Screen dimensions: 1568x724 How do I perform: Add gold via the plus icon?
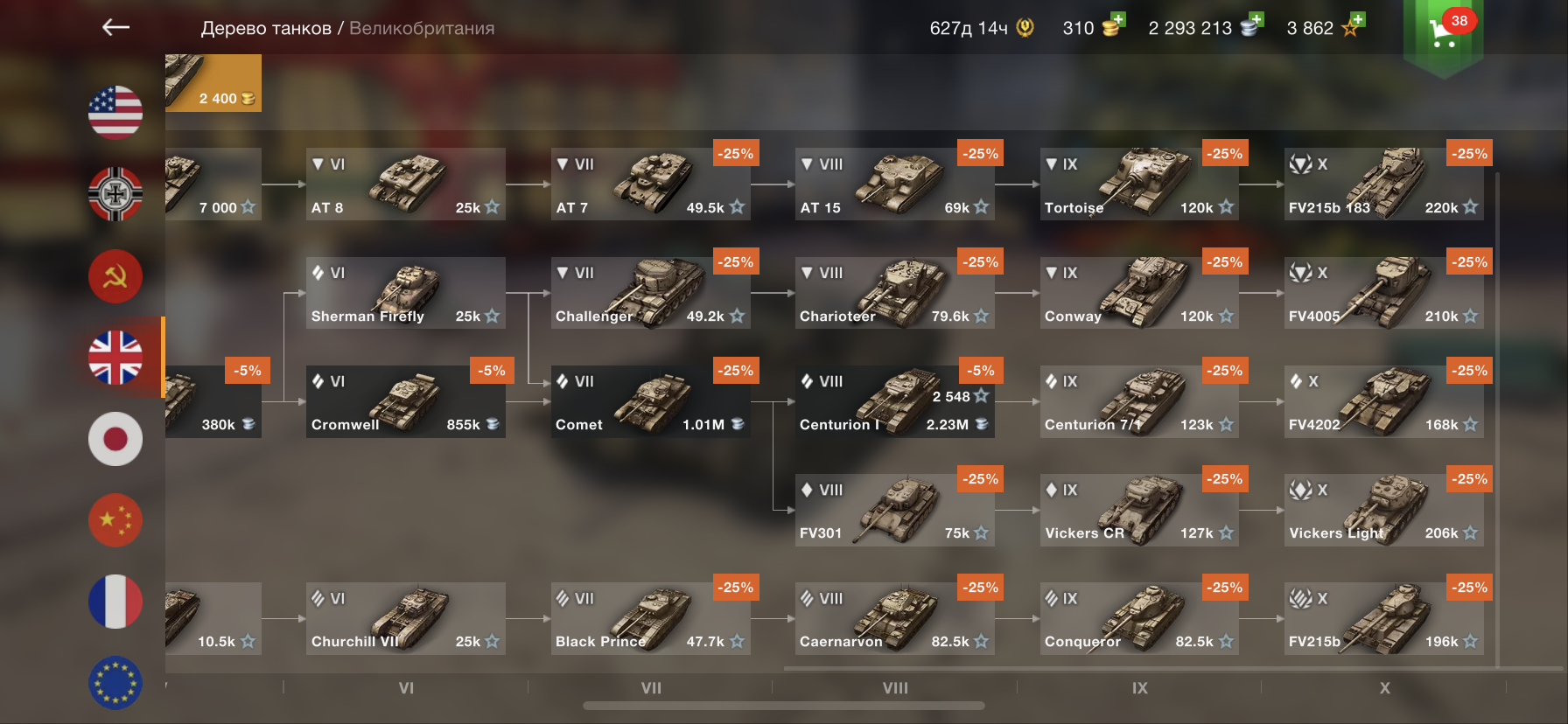coord(1116,21)
